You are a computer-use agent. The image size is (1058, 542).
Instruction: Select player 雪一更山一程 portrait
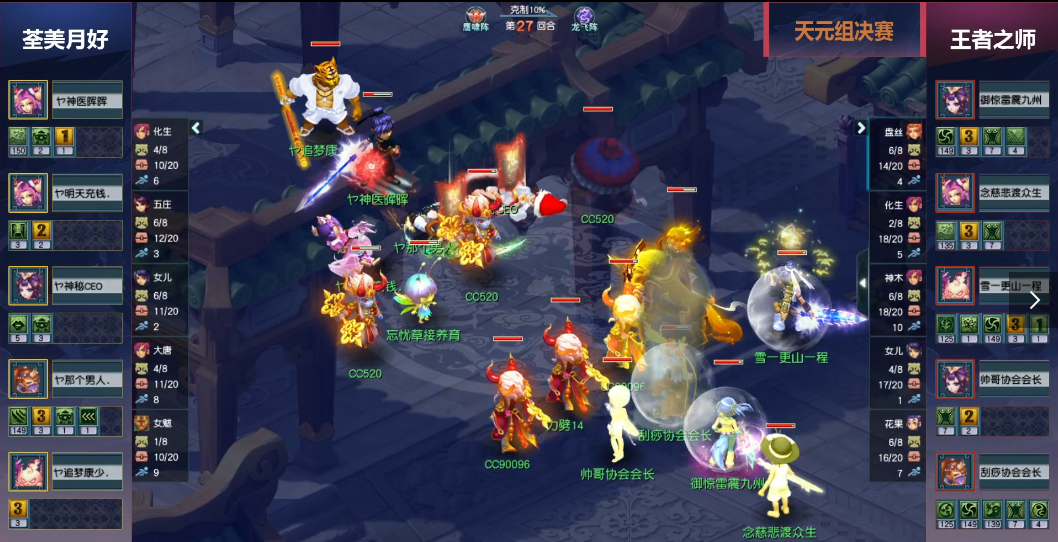point(955,286)
